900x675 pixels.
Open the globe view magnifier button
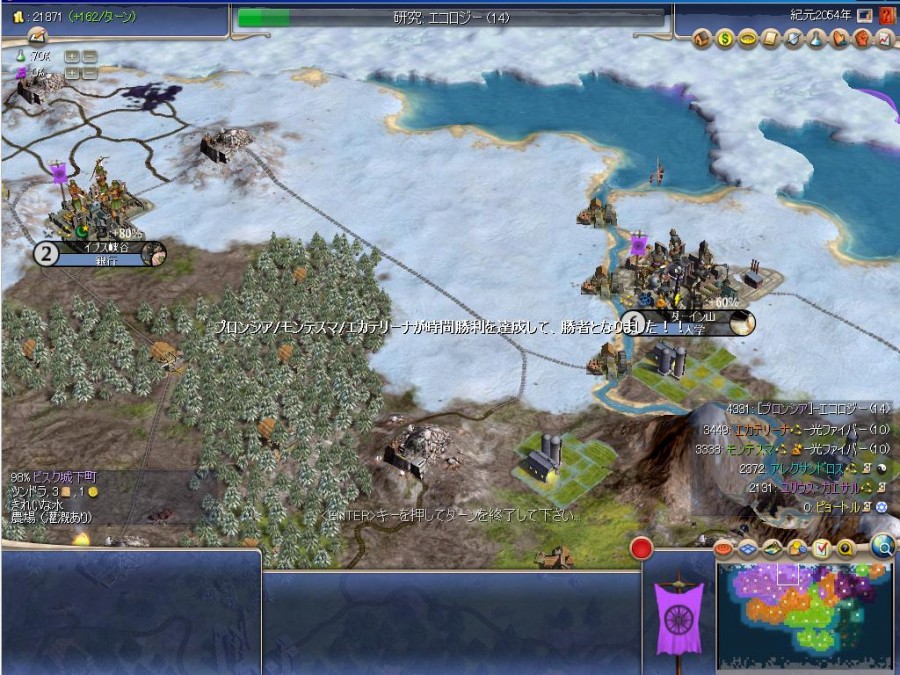(x=882, y=545)
